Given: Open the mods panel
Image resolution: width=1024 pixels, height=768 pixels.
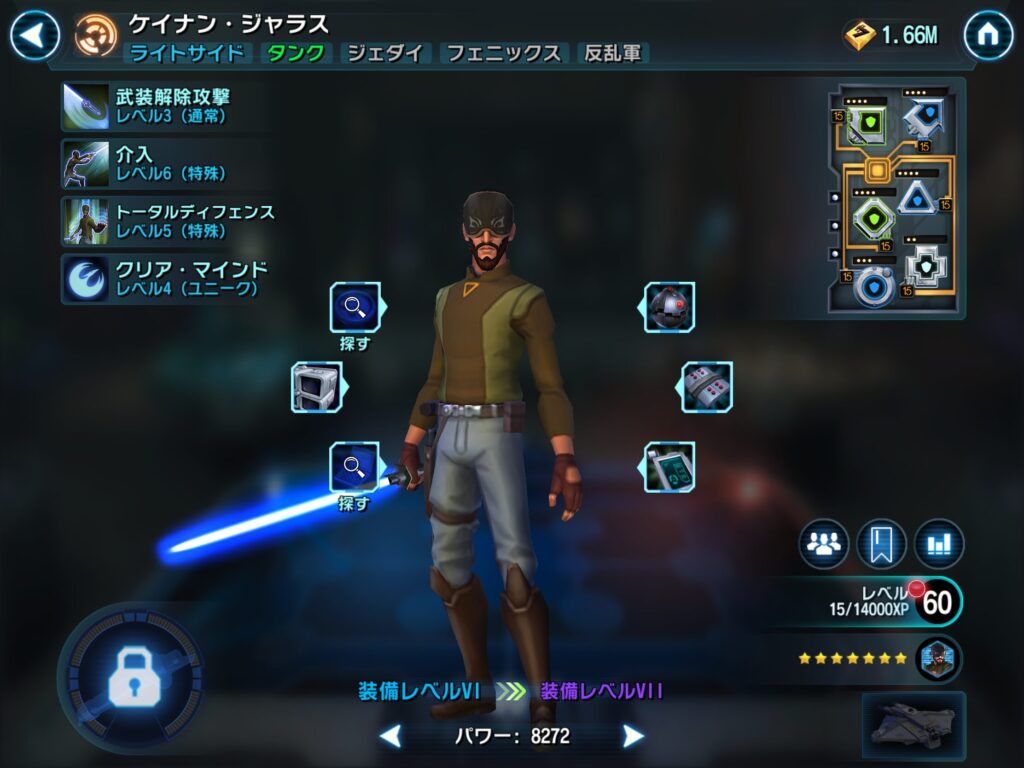Looking at the screenshot, I should point(895,198).
